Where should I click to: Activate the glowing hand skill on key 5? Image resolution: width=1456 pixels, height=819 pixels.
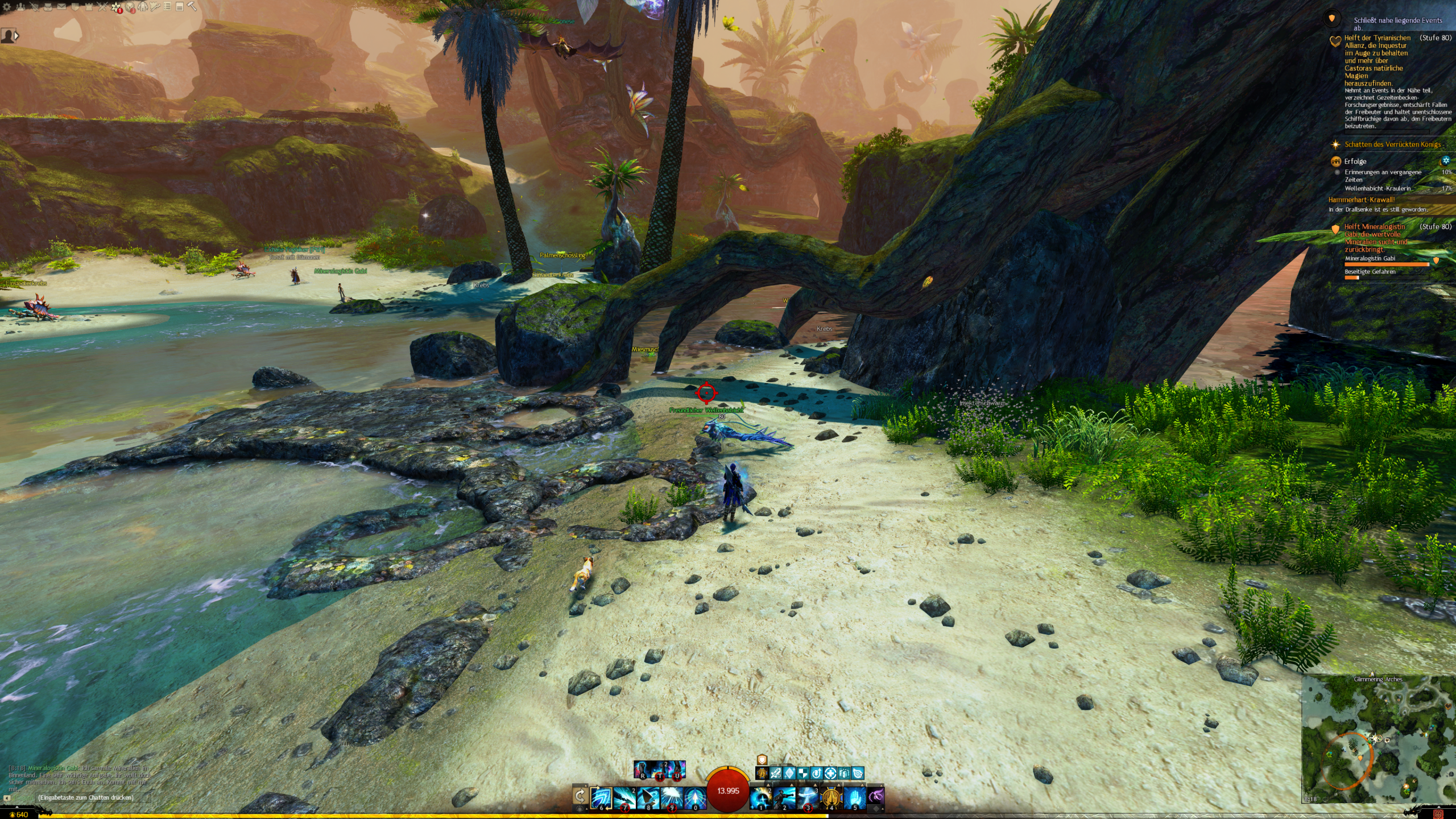(x=855, y=797)
